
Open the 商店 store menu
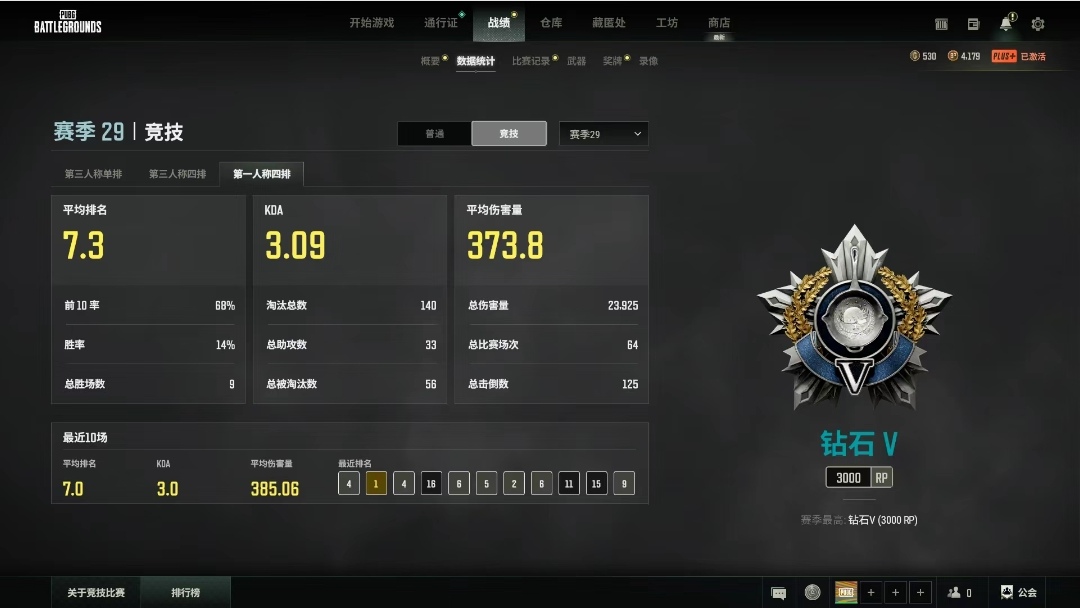coord(719,23)
